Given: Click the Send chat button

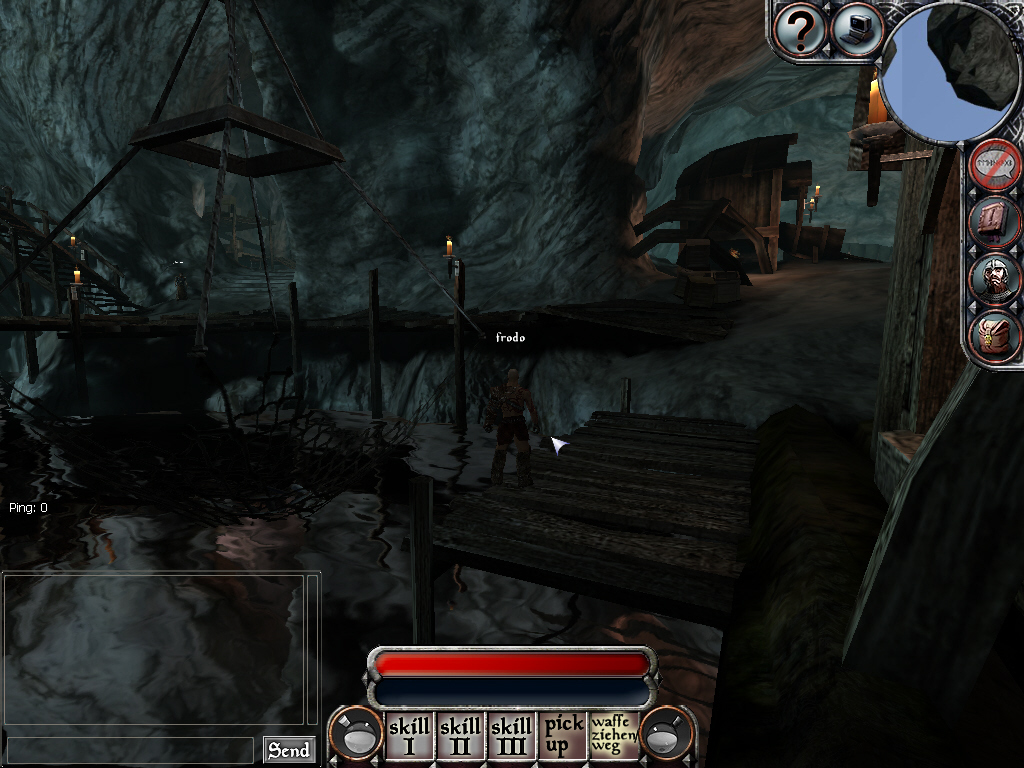Looking at the screenshot, I should click(x=288, y=750).
